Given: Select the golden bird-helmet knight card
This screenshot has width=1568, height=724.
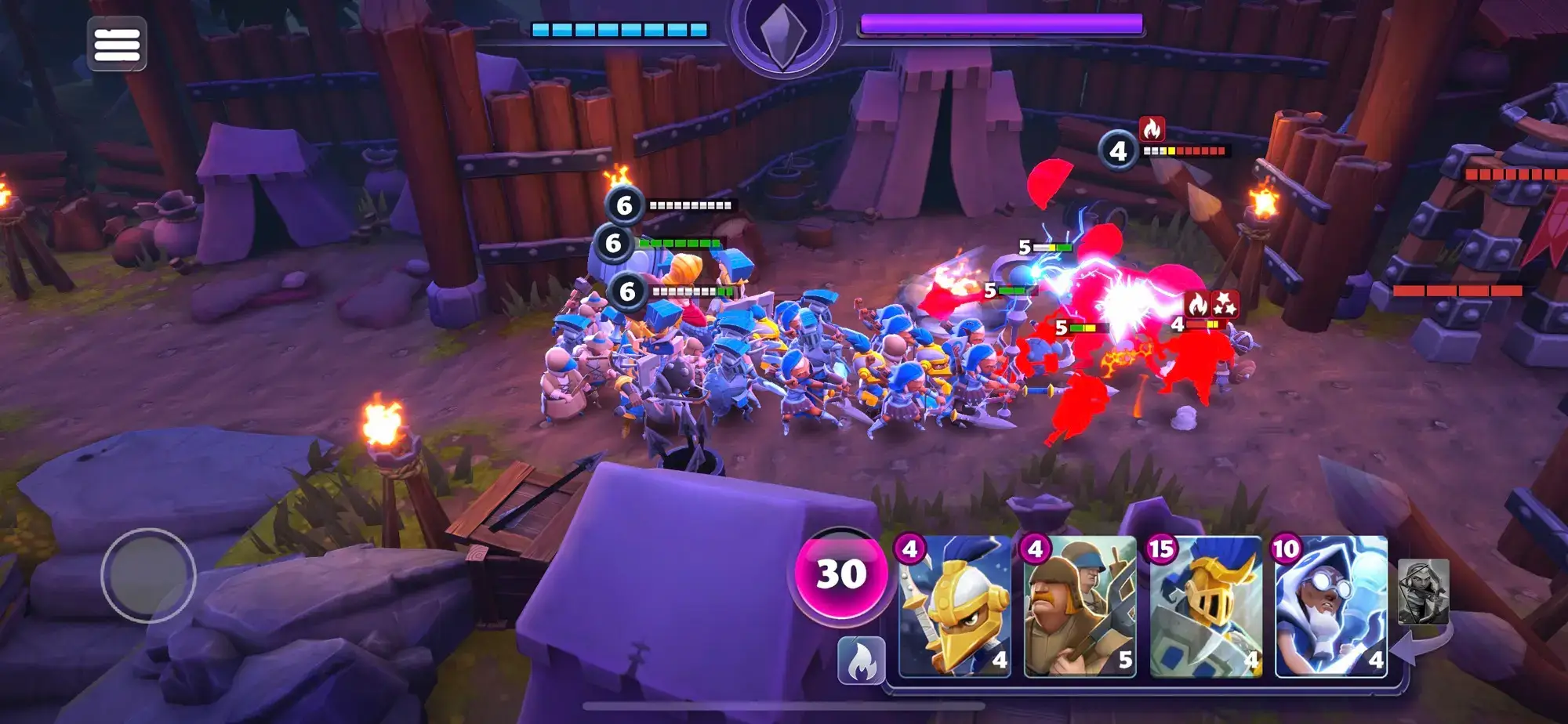Looking at the screenshot, I should [954, 606].
